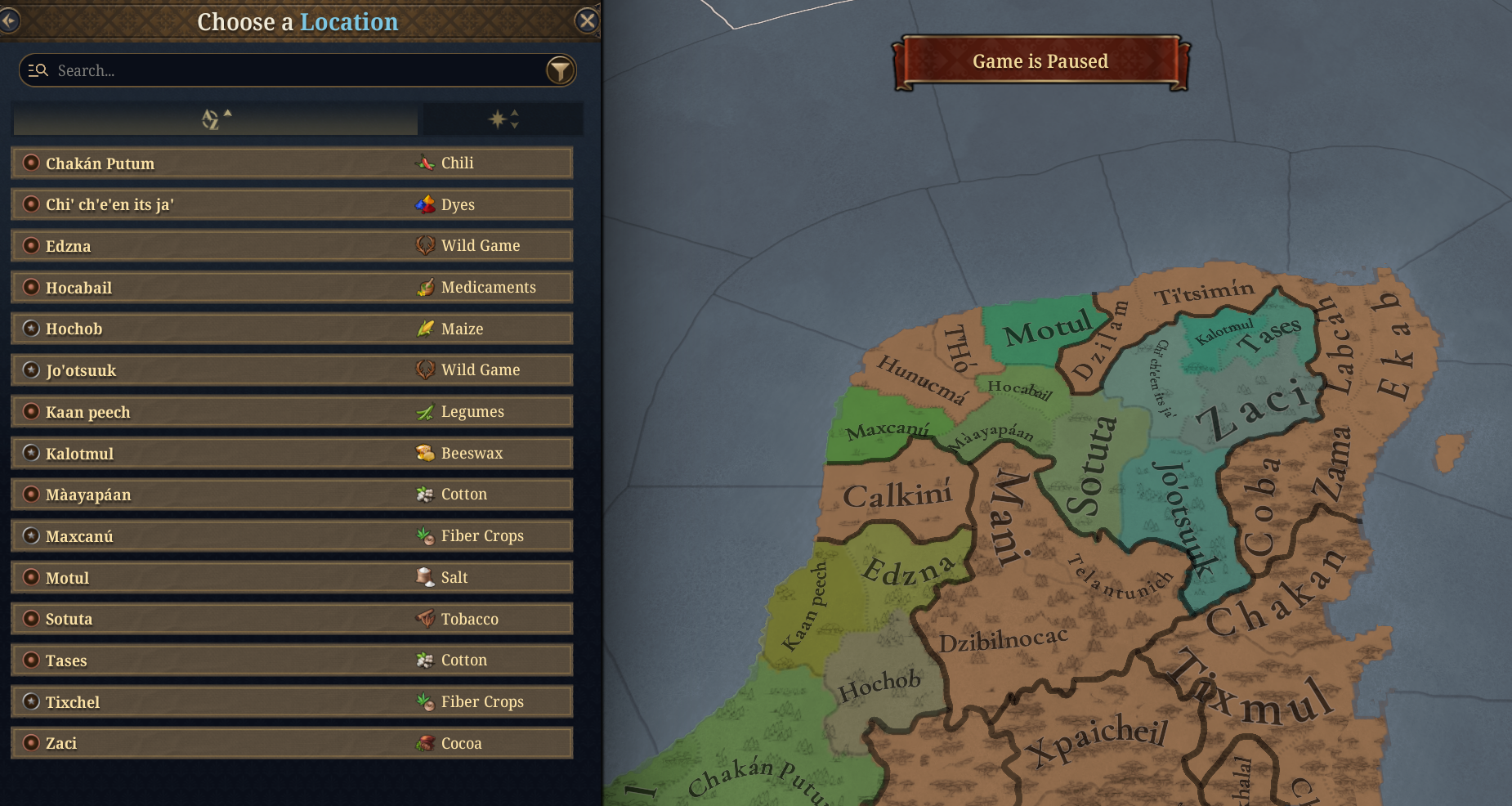Select the location marker next to Kaan peech
This screenshot has width=1512, height=806.
pos(33,411)
